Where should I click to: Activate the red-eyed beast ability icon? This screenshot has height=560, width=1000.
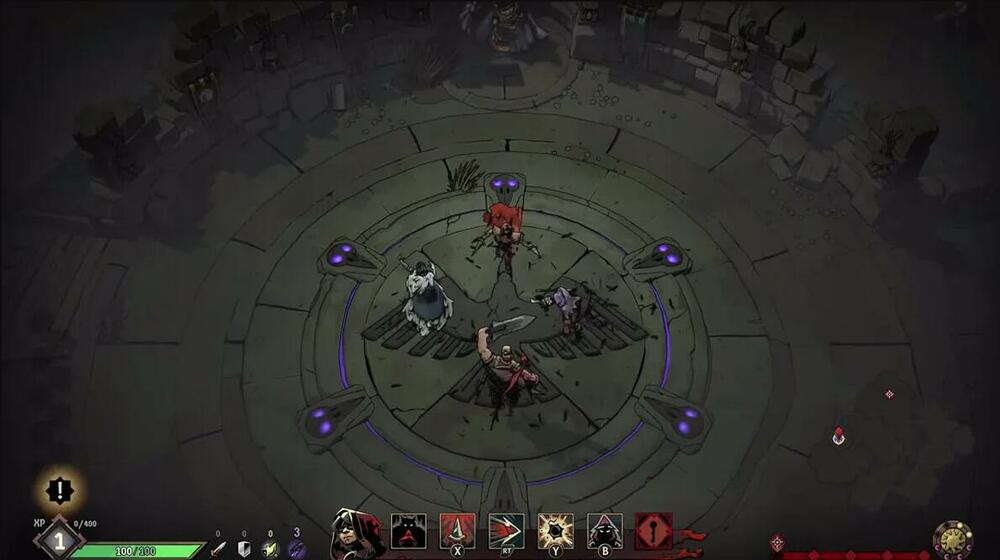(x=408, y=531)
